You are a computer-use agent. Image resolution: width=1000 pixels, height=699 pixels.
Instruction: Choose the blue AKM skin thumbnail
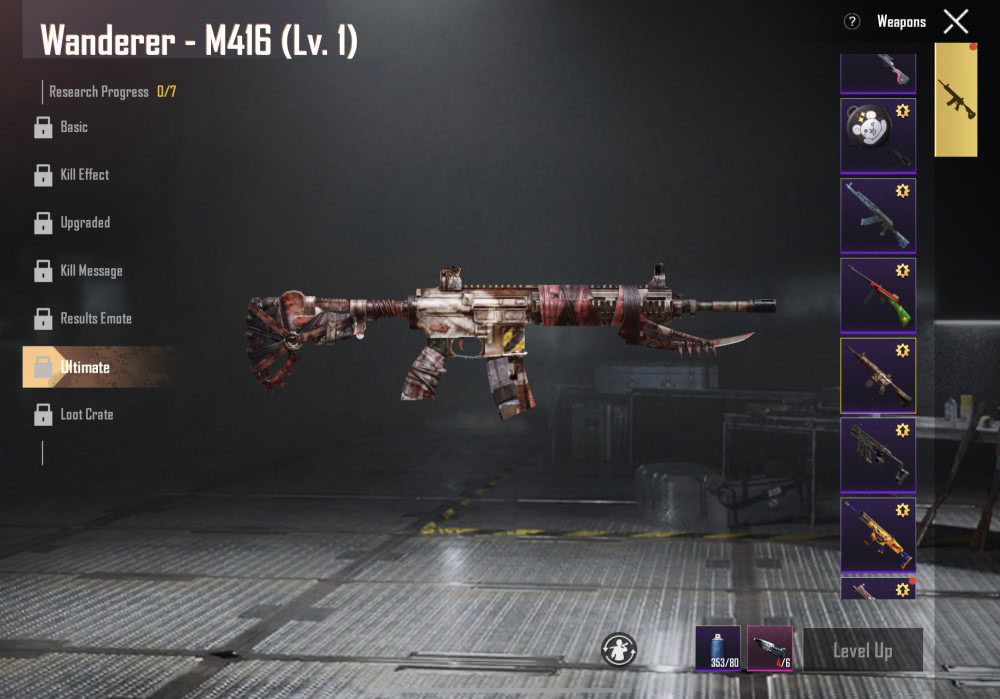click(x=878, y=216)
